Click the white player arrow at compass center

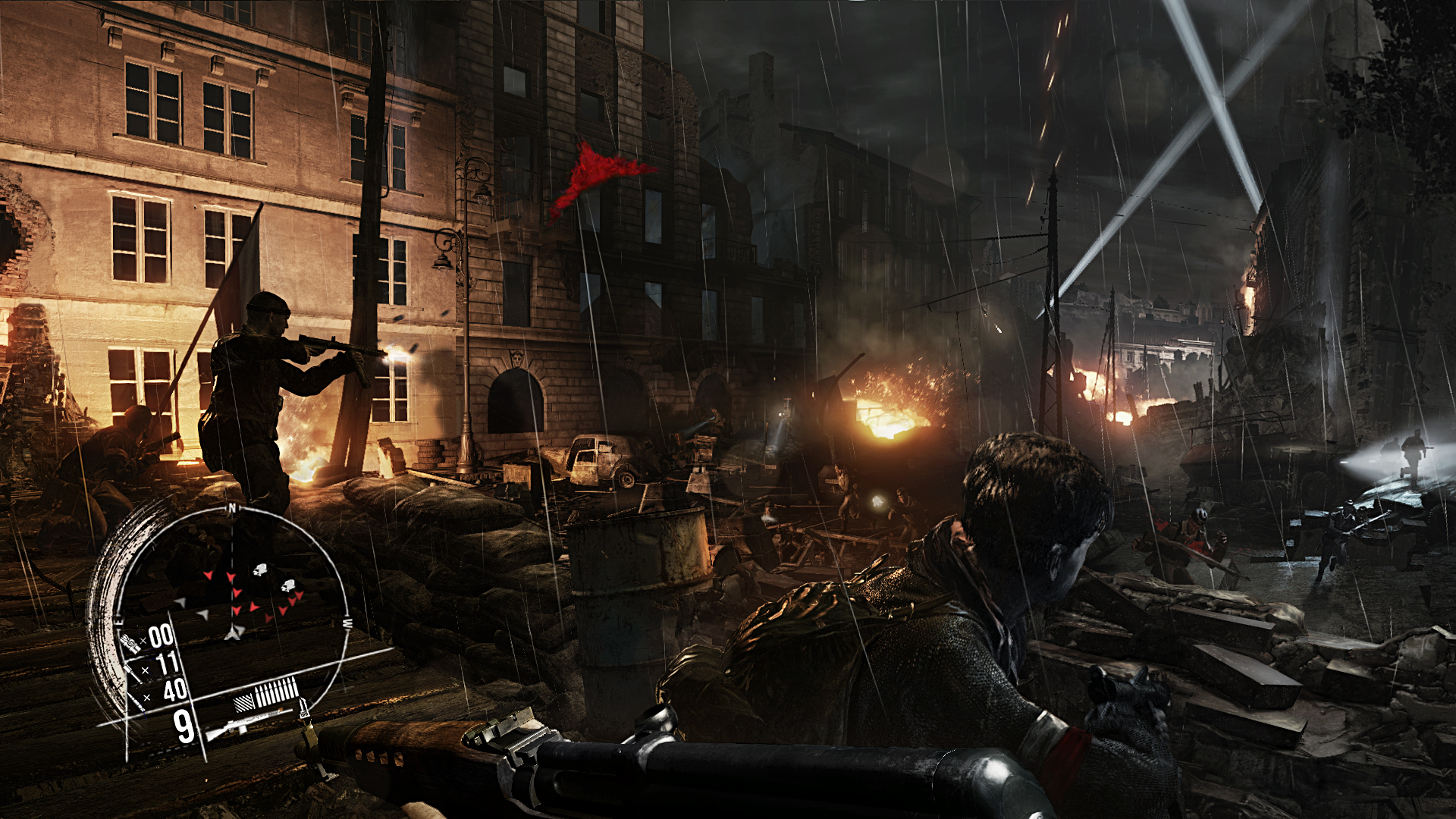[234, 632]
